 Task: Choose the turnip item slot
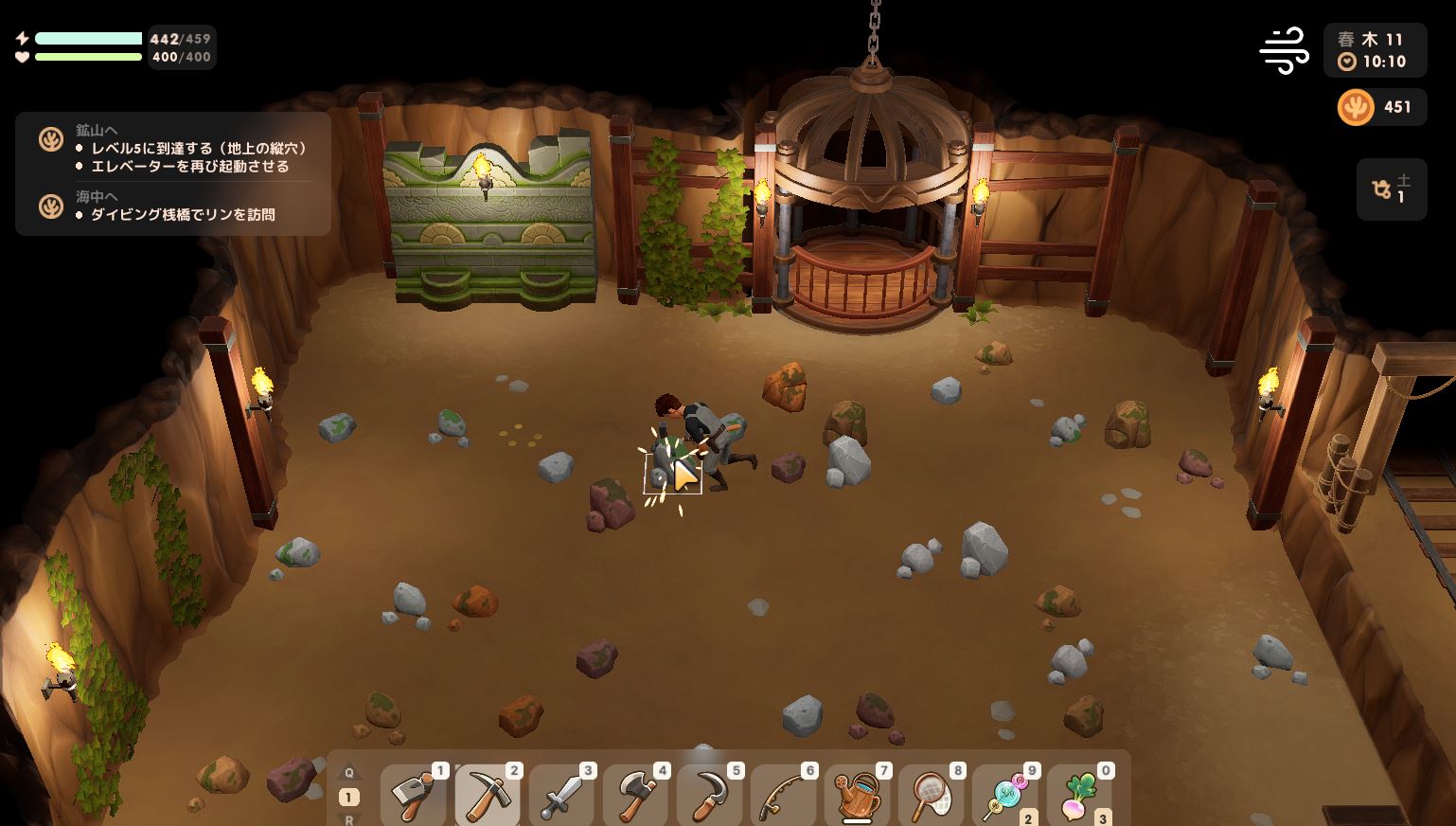(1079, 796)
